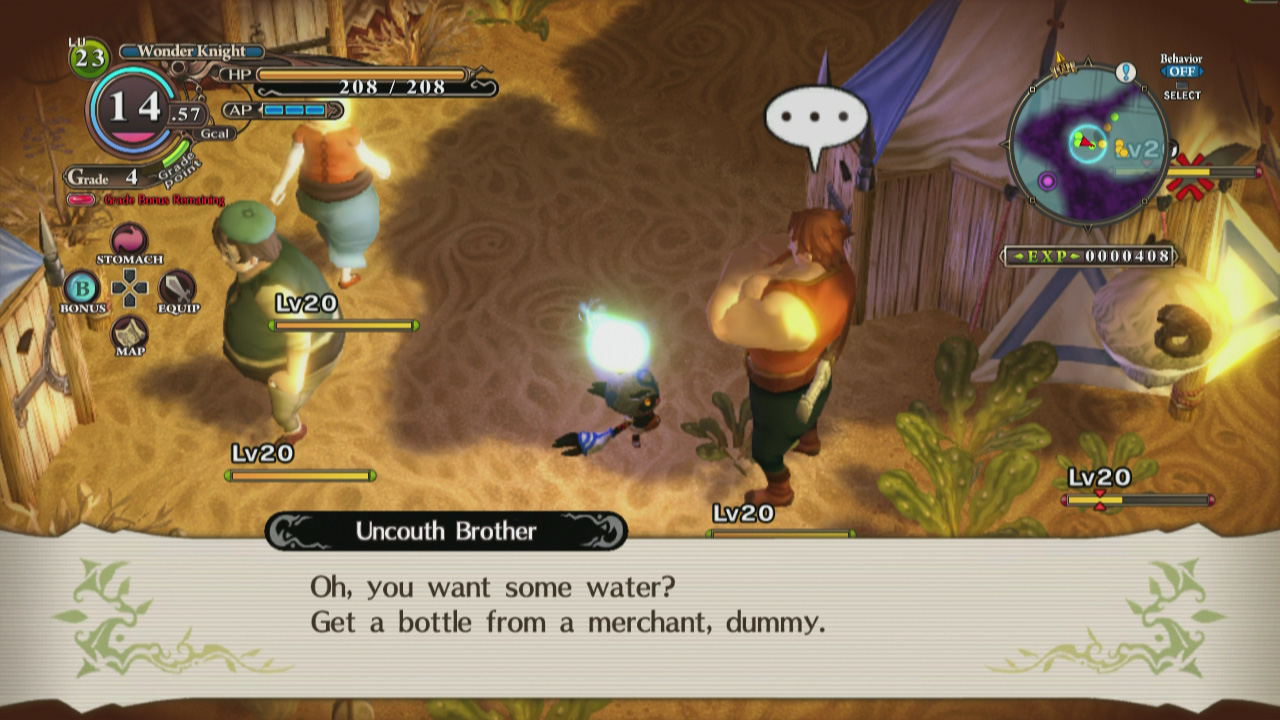The height and width of the screenshot is (720, 1280).
Task: Click the player arrow on the minimap
Action: [x=1086, y=142]
